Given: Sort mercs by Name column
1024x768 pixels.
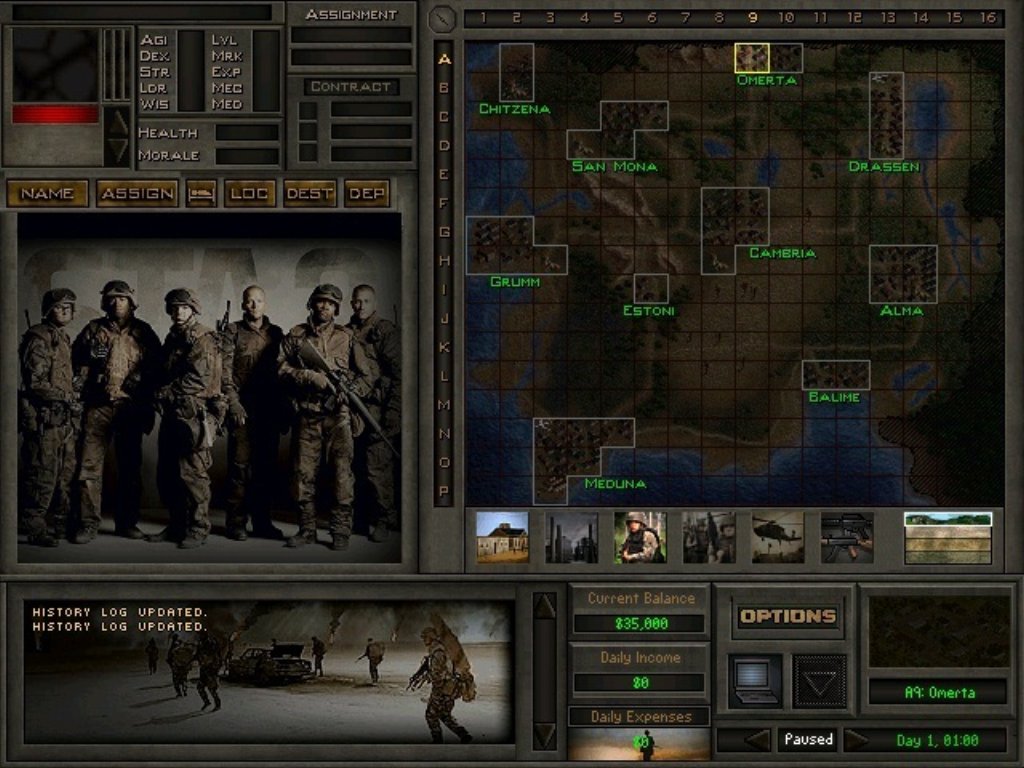Looking at the screenshot, I should tap(47, 193).
